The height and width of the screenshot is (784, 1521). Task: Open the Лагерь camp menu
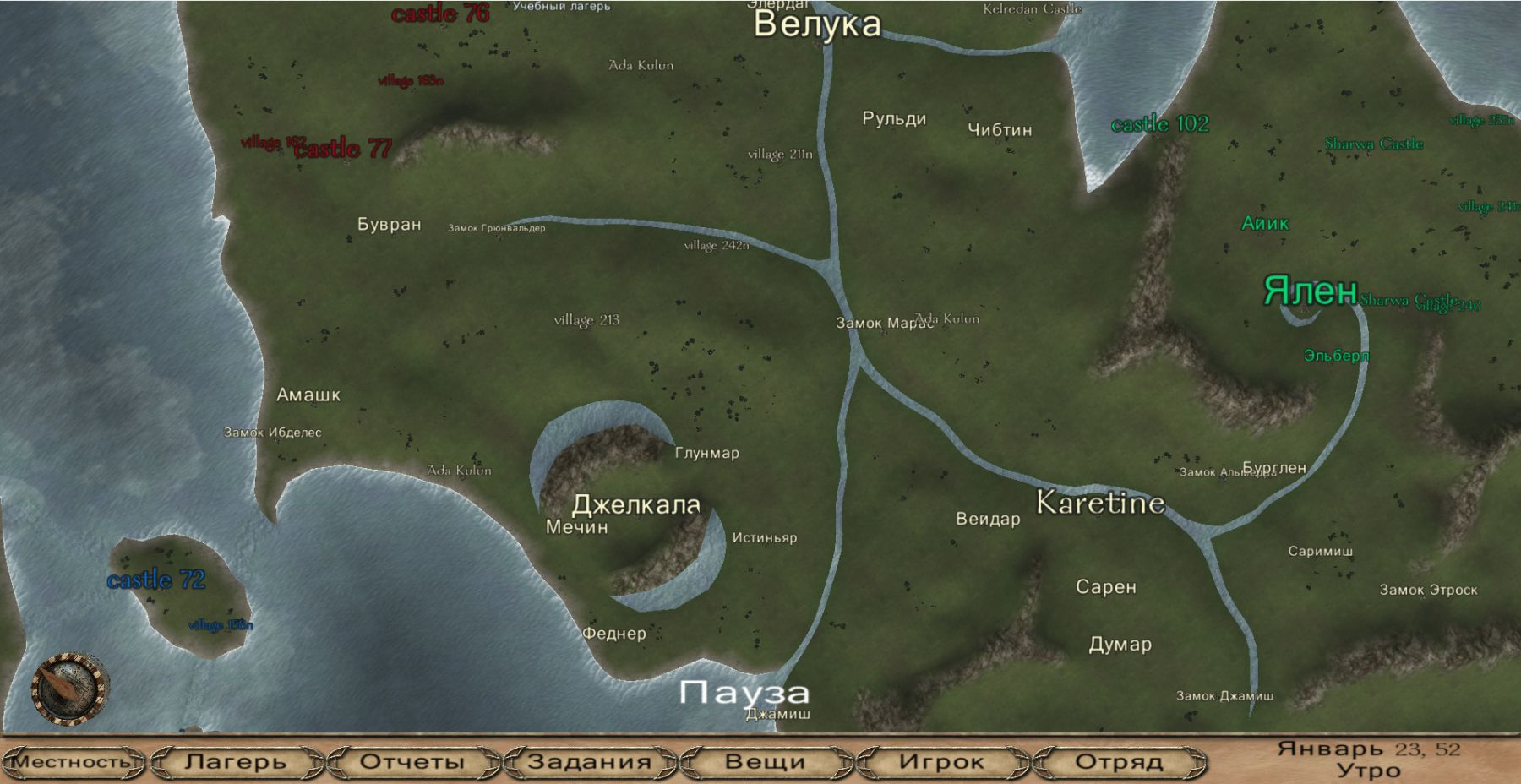click(x=236, y=761)
